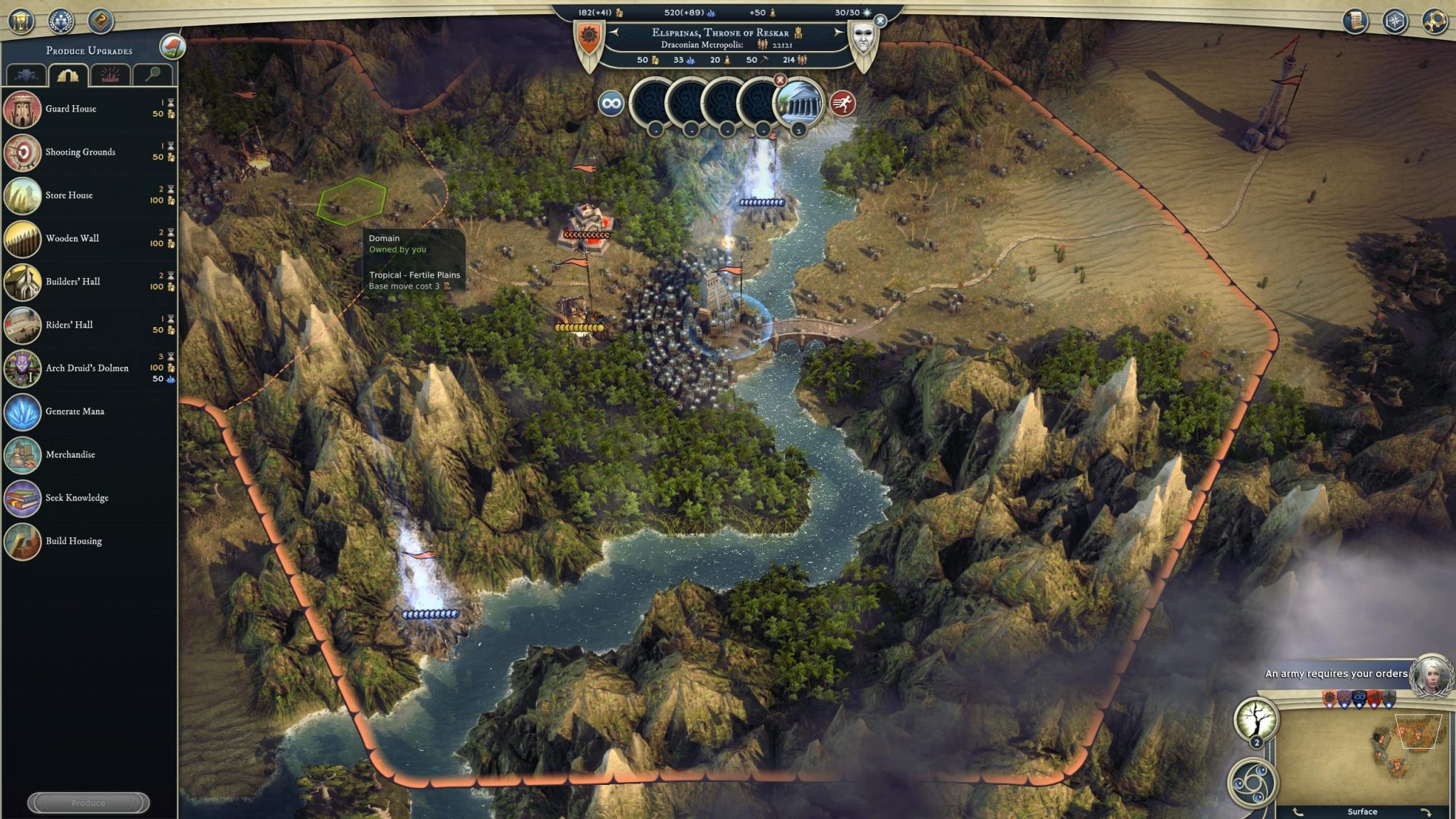Pick the Store House upgrade
This screenshot has height=819, width=1456.
tap(69, 196)
